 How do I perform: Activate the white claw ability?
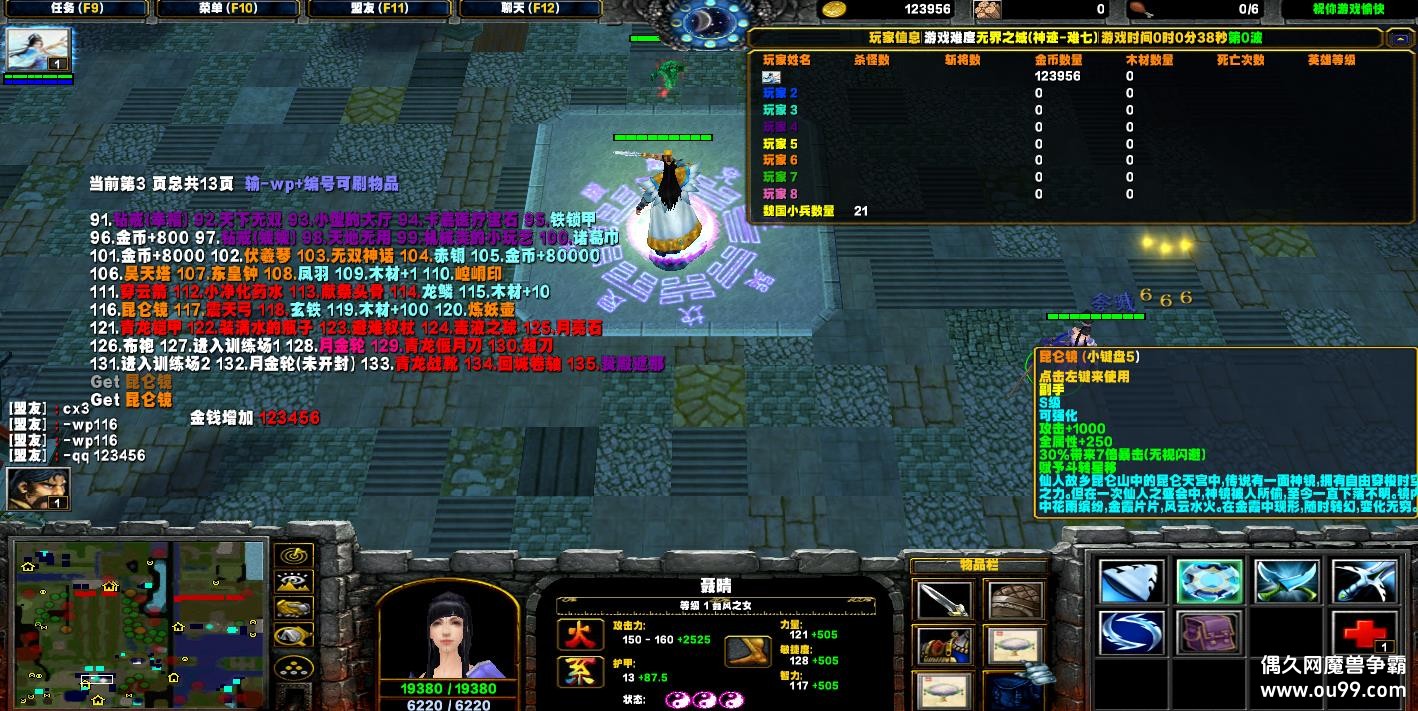1131,582
